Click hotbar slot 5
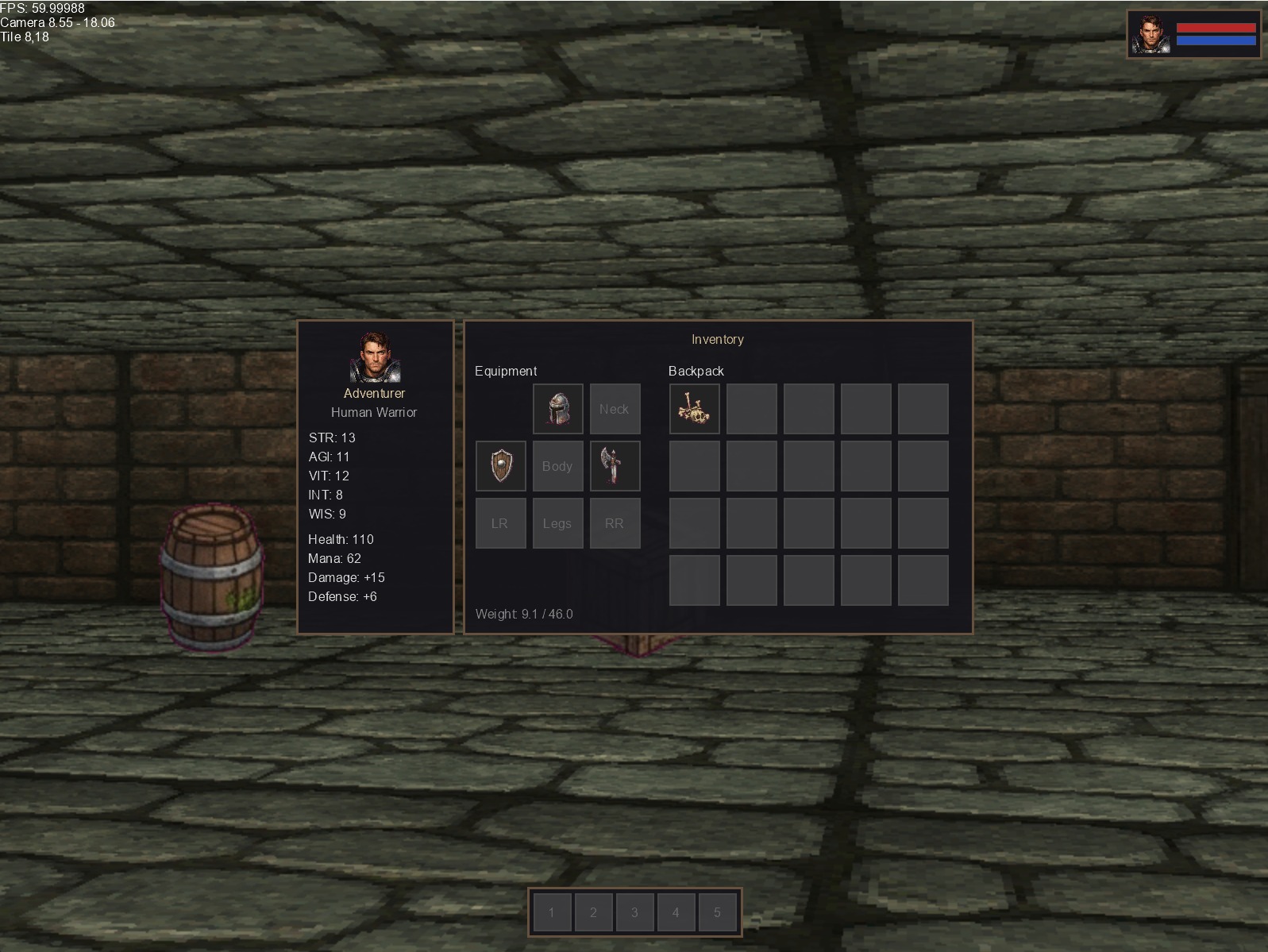Image resolution: width=1268 pixels, height=952 pixels. click(717, 912)
